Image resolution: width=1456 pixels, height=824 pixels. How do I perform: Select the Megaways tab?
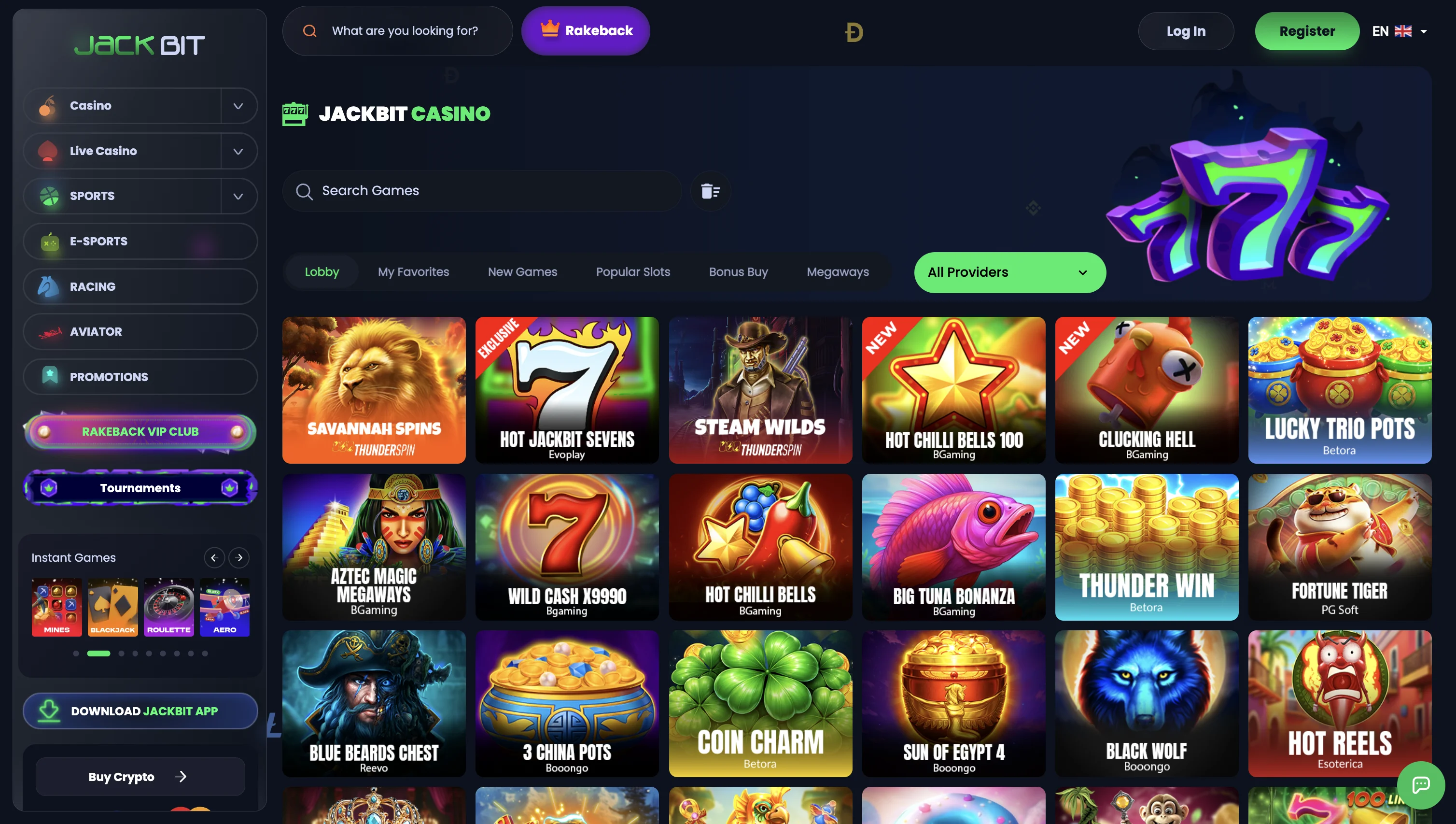click(838, 271)
